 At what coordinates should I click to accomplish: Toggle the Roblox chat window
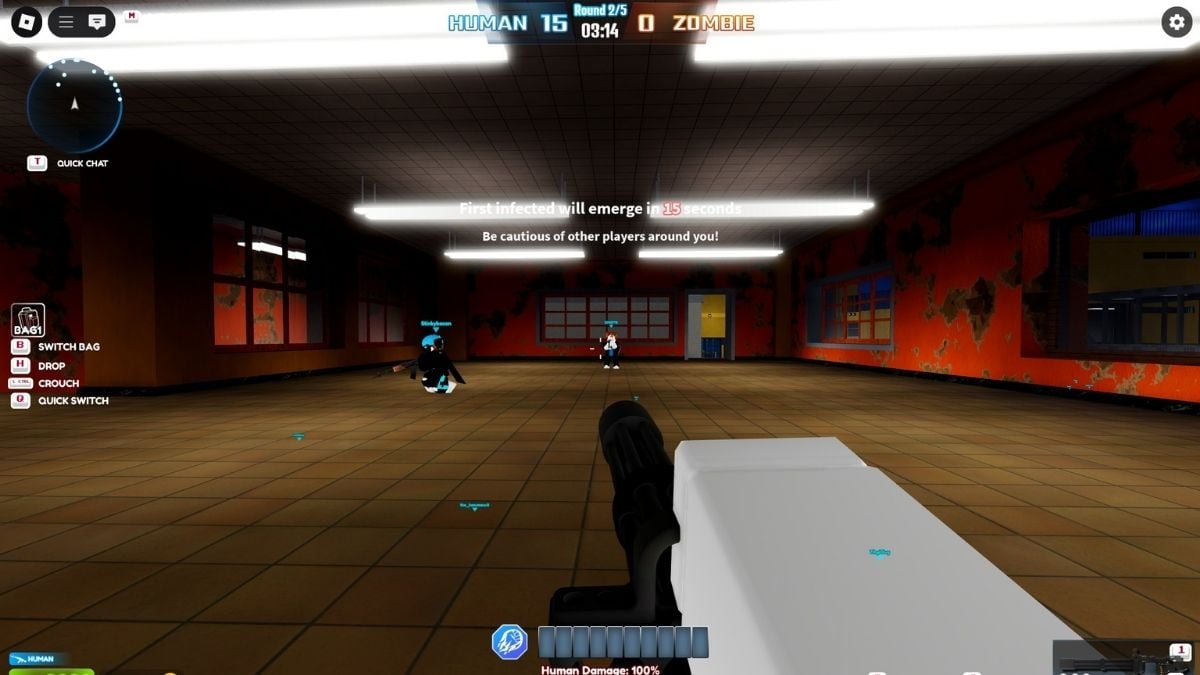click(x=97, y=21)
